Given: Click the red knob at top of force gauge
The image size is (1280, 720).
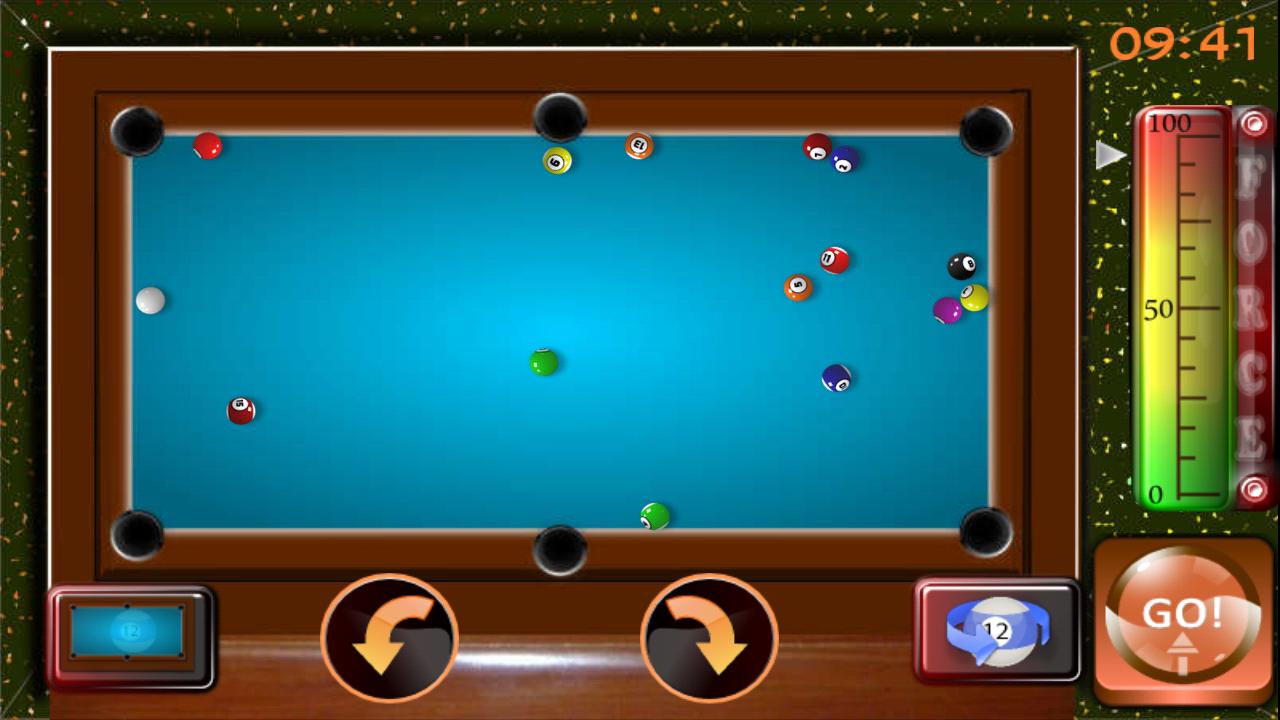Looking at the screenshot, I should coord(1252,124).
